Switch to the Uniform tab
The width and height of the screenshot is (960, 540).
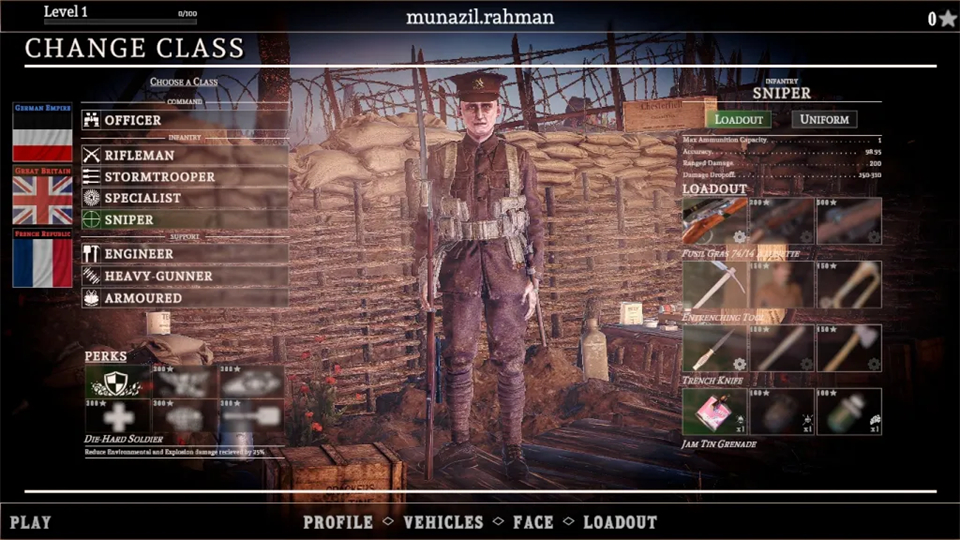[x=824, y=119]
